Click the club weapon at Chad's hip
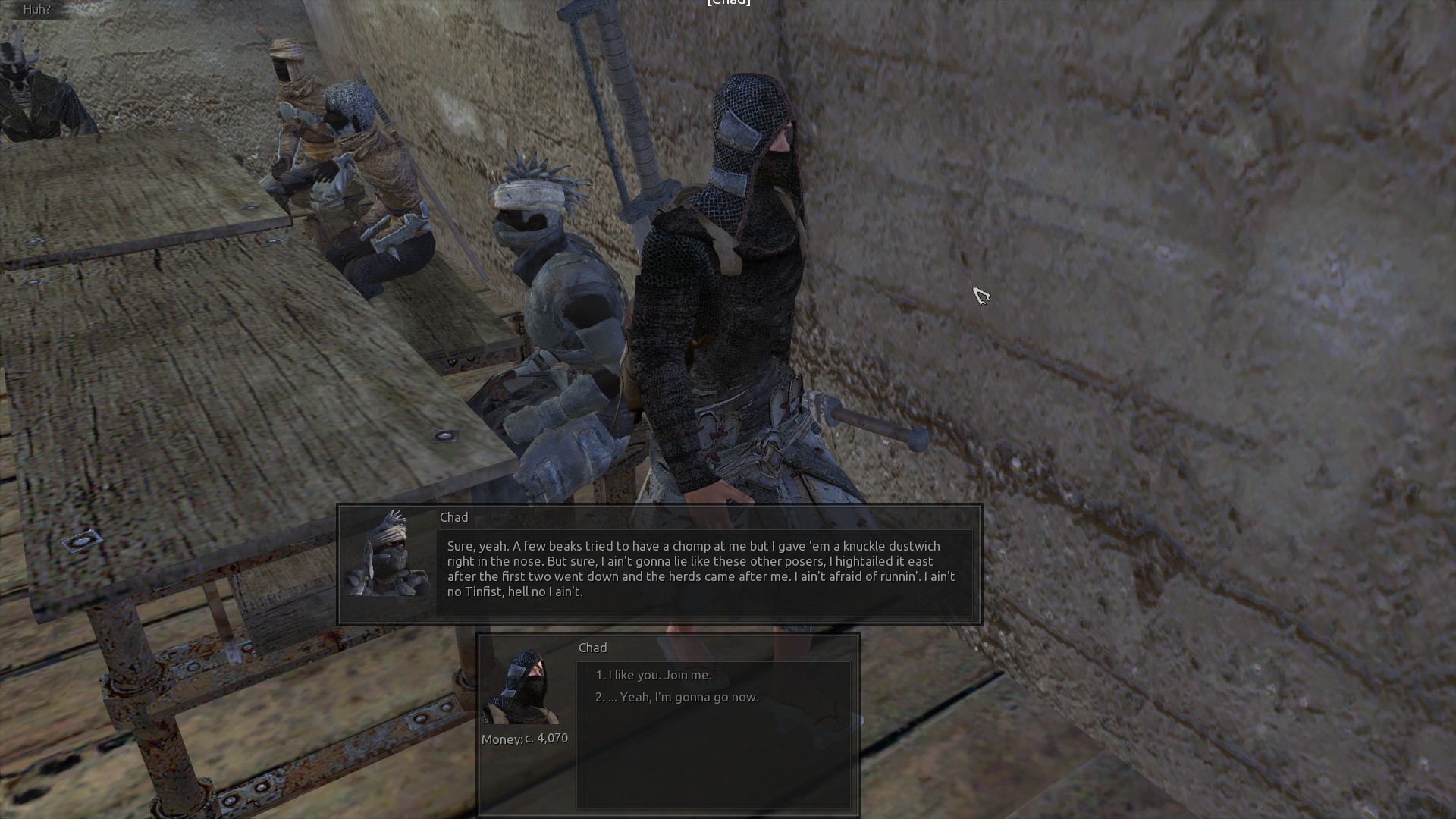 (872, 421)
